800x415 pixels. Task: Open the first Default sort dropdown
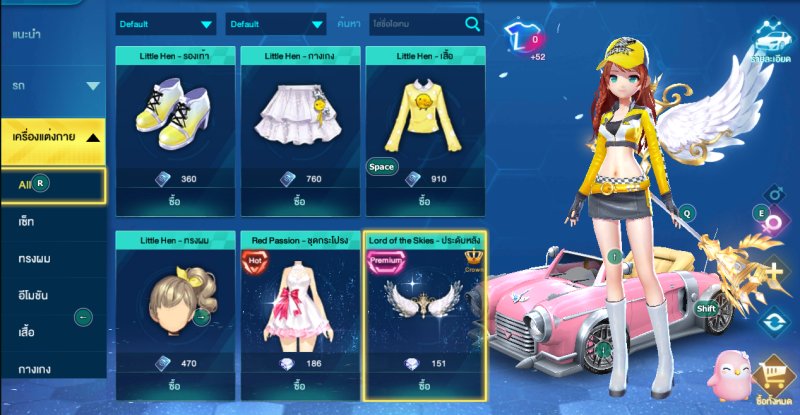pyautogui.click(x=165, y=24)
